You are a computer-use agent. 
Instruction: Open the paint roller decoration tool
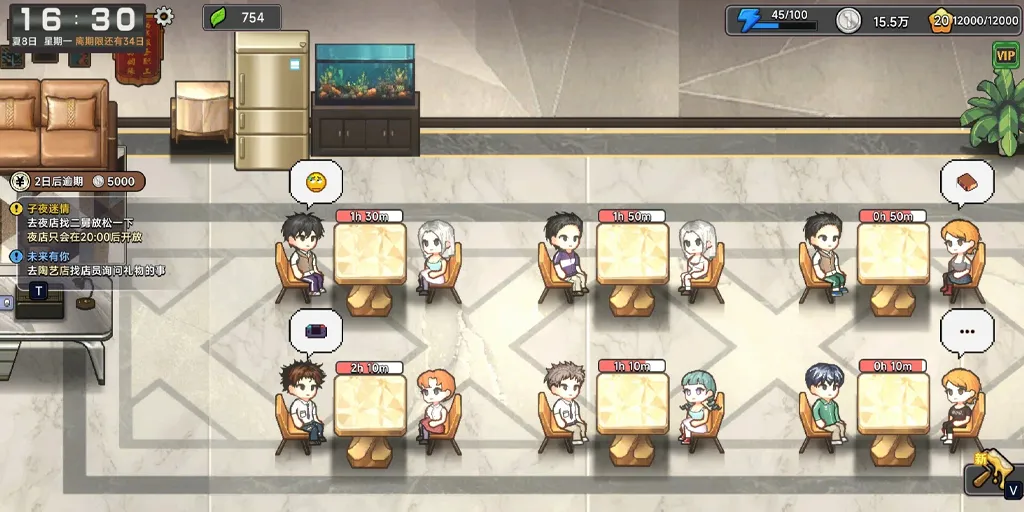click(990, 474)
